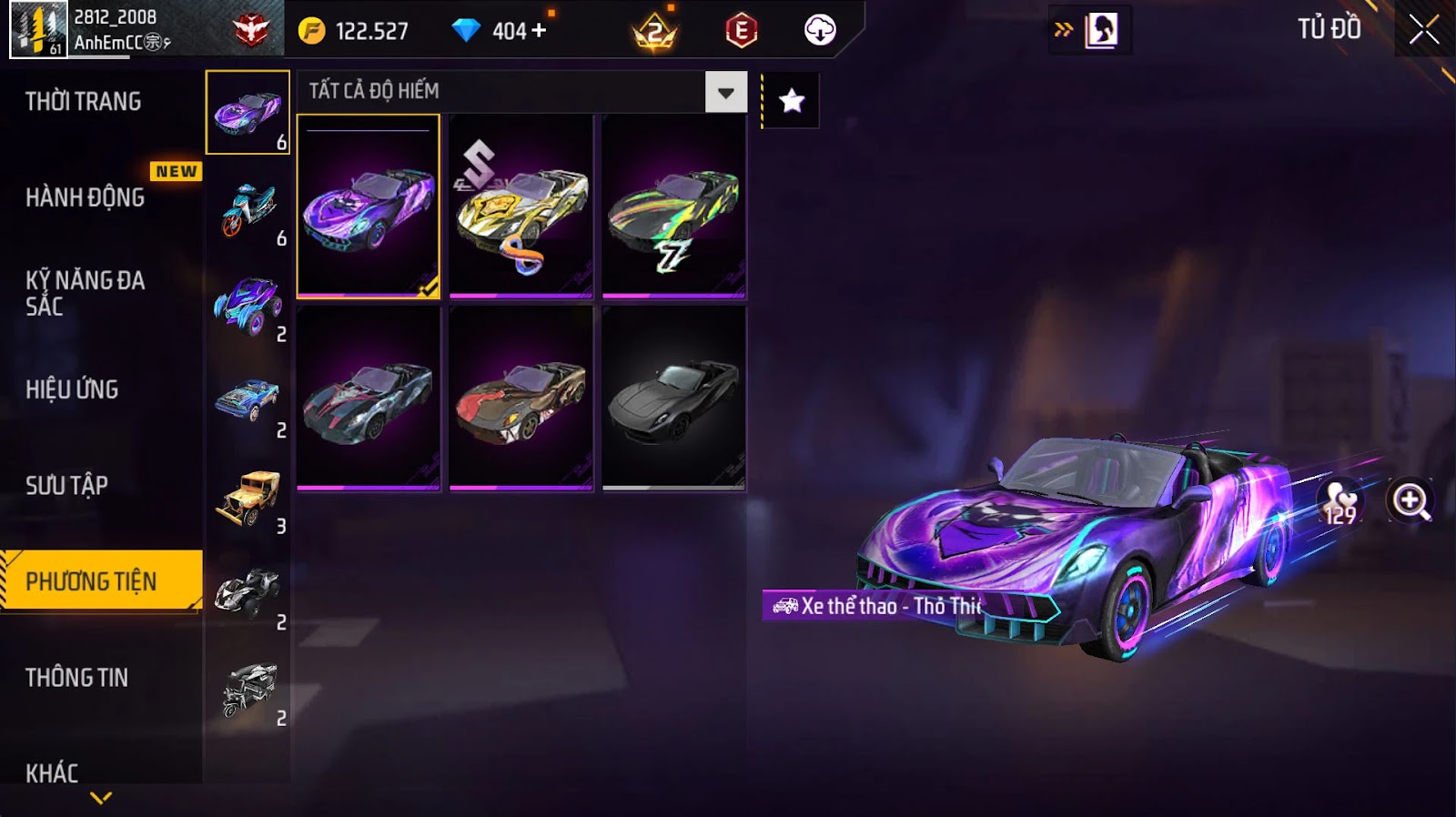
Task: Toggle the star favorites filter
Action: pos(792,100)
